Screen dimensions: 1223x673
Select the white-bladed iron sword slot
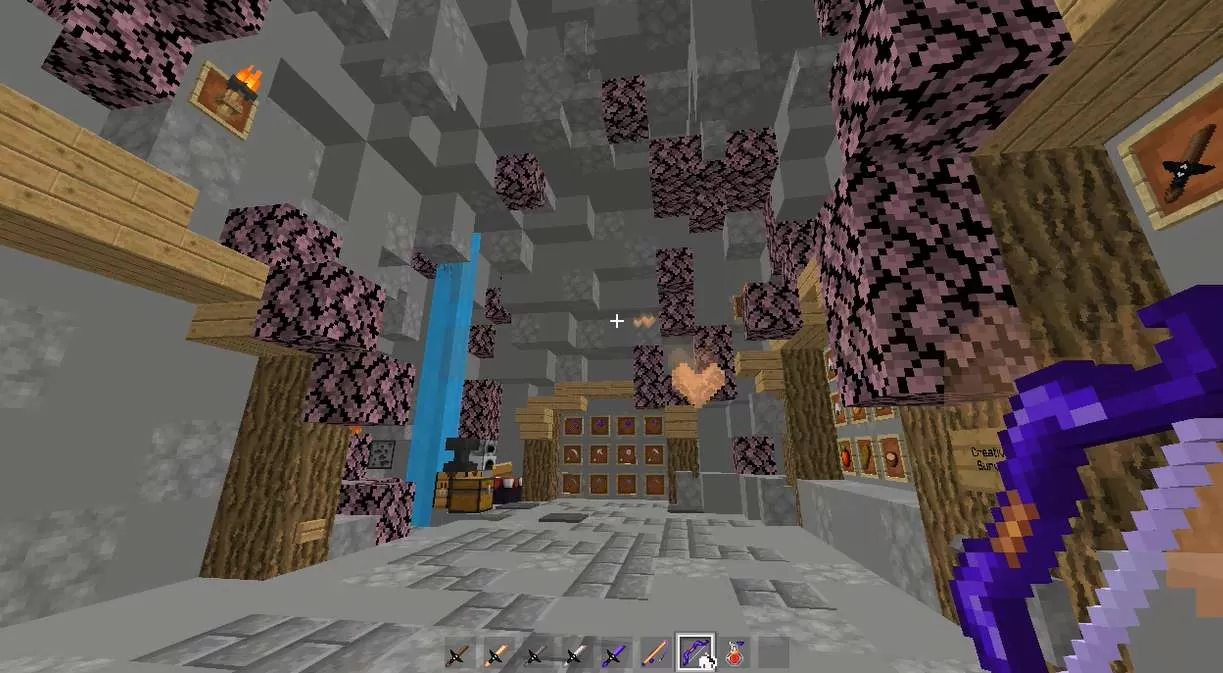click(575, 655)
